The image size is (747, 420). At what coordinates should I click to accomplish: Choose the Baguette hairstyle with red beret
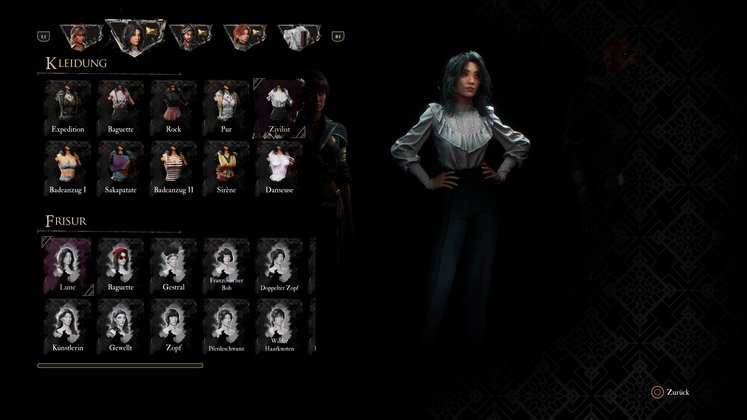click(121, 265)
